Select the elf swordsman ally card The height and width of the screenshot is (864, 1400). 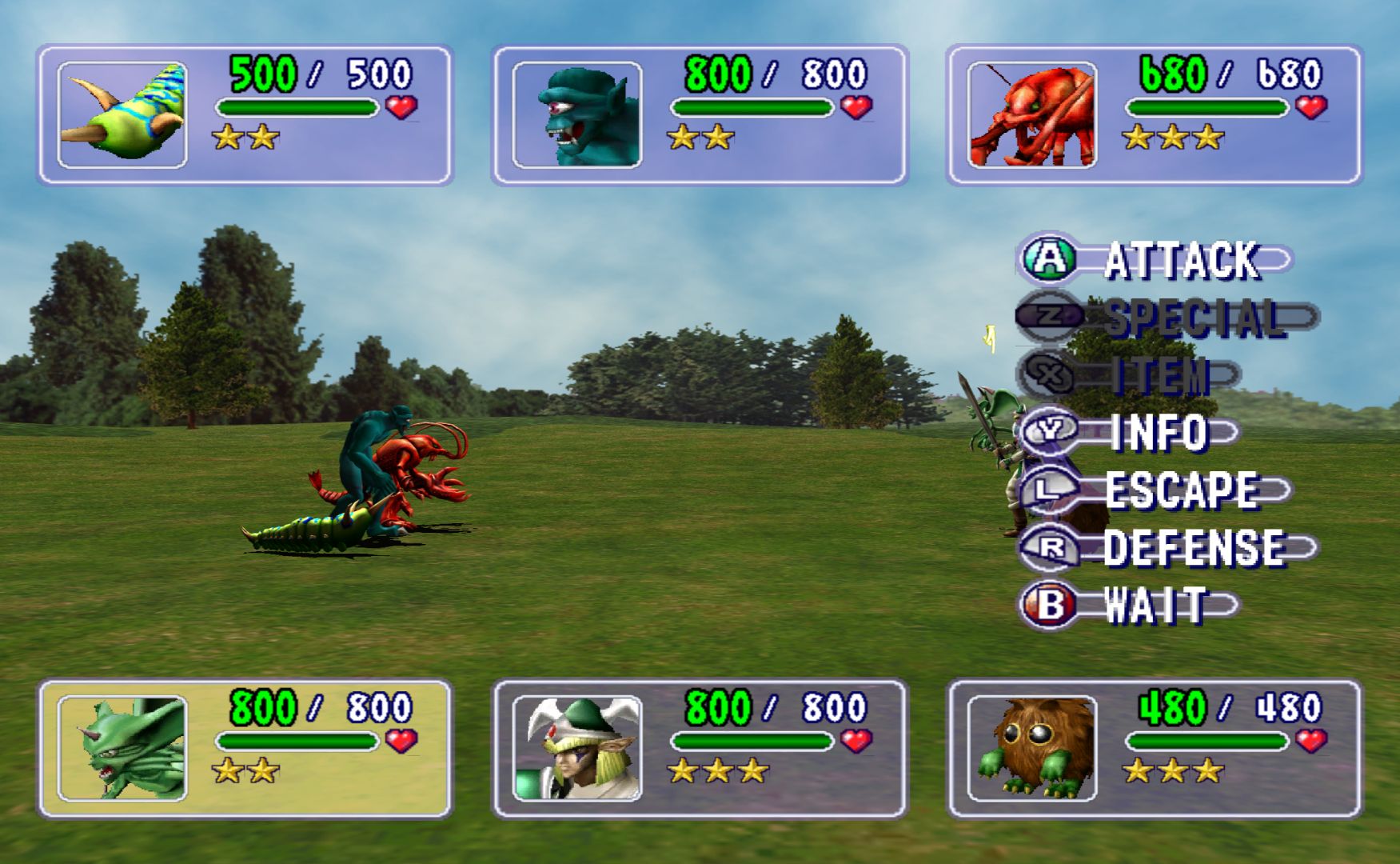point(700,749)
